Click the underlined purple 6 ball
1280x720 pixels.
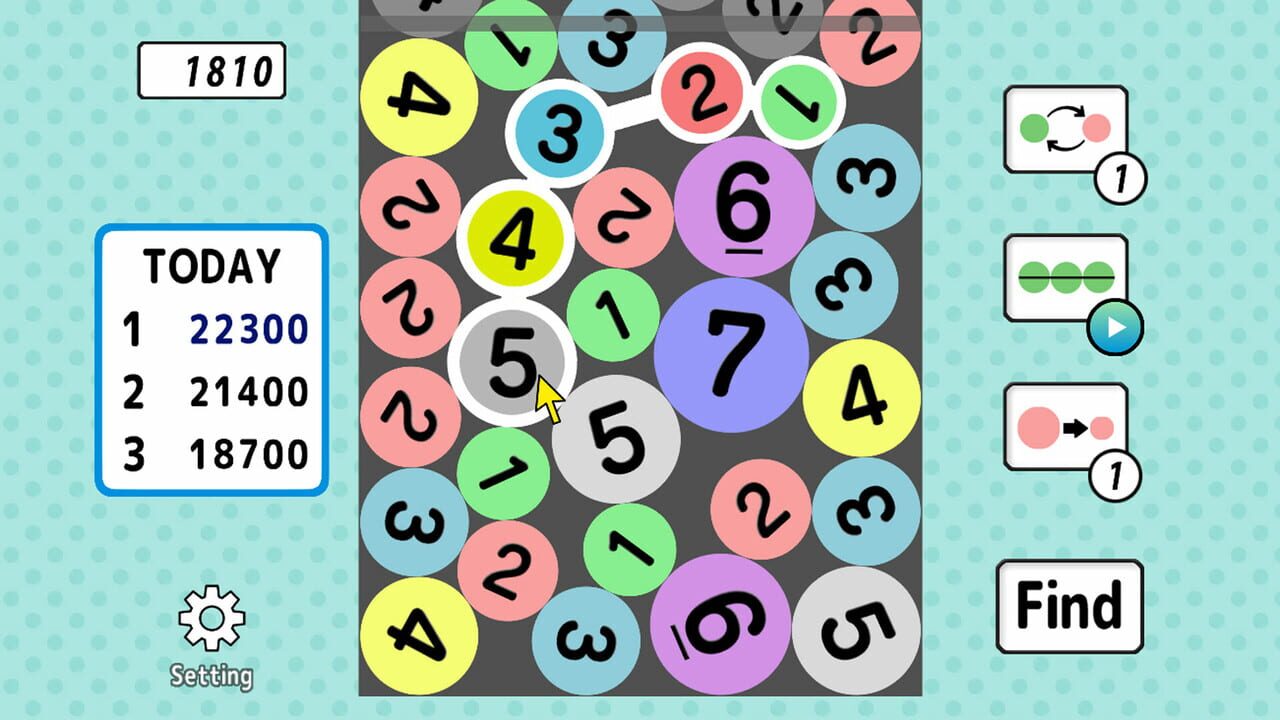click(x=745, y=206)
